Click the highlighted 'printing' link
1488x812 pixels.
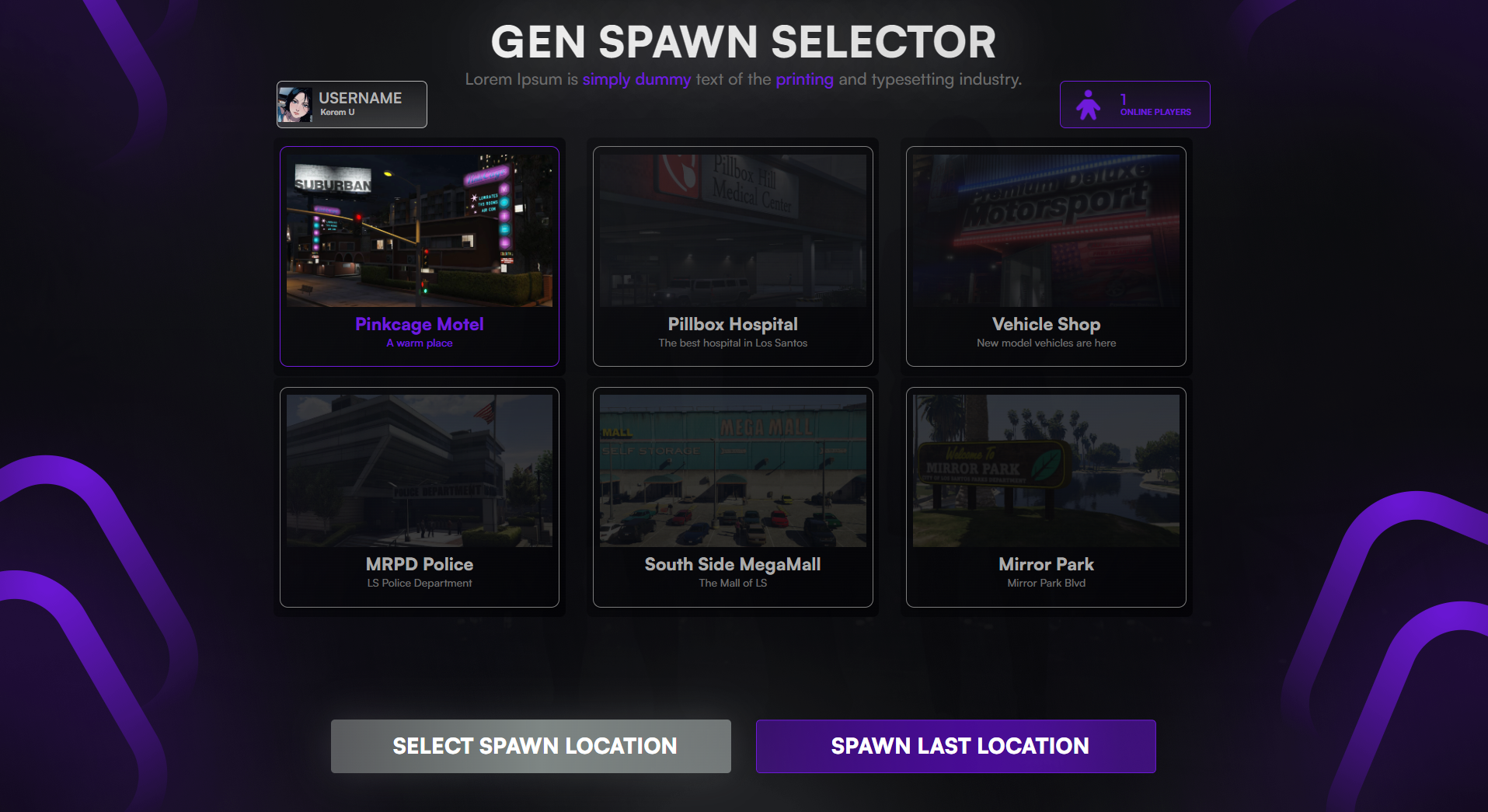pyautogui.click(x=805, y=78)
